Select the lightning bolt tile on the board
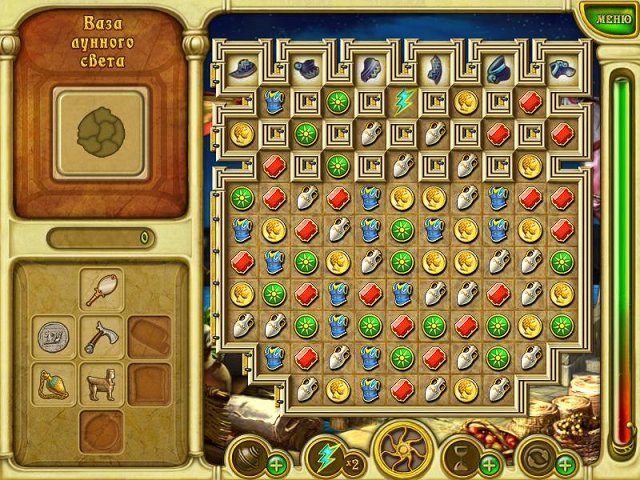This screenshot has height=480, width=640. click(x=402, y=100)
